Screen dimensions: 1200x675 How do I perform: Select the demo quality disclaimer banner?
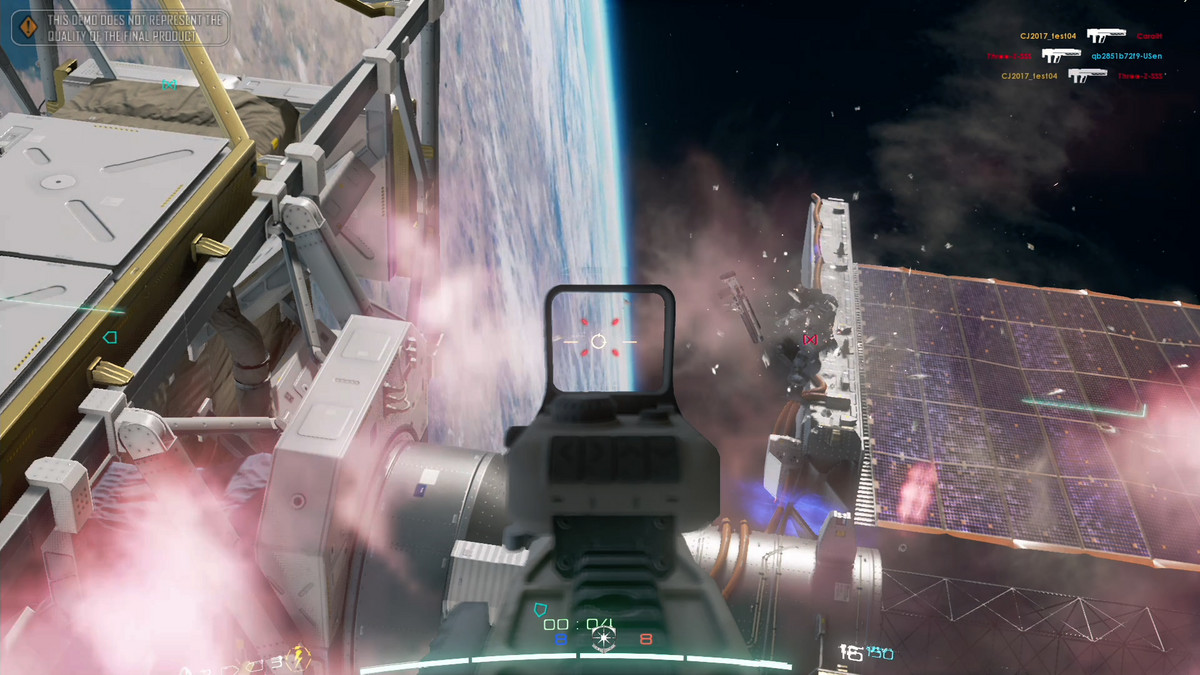(x=121, y=27)
